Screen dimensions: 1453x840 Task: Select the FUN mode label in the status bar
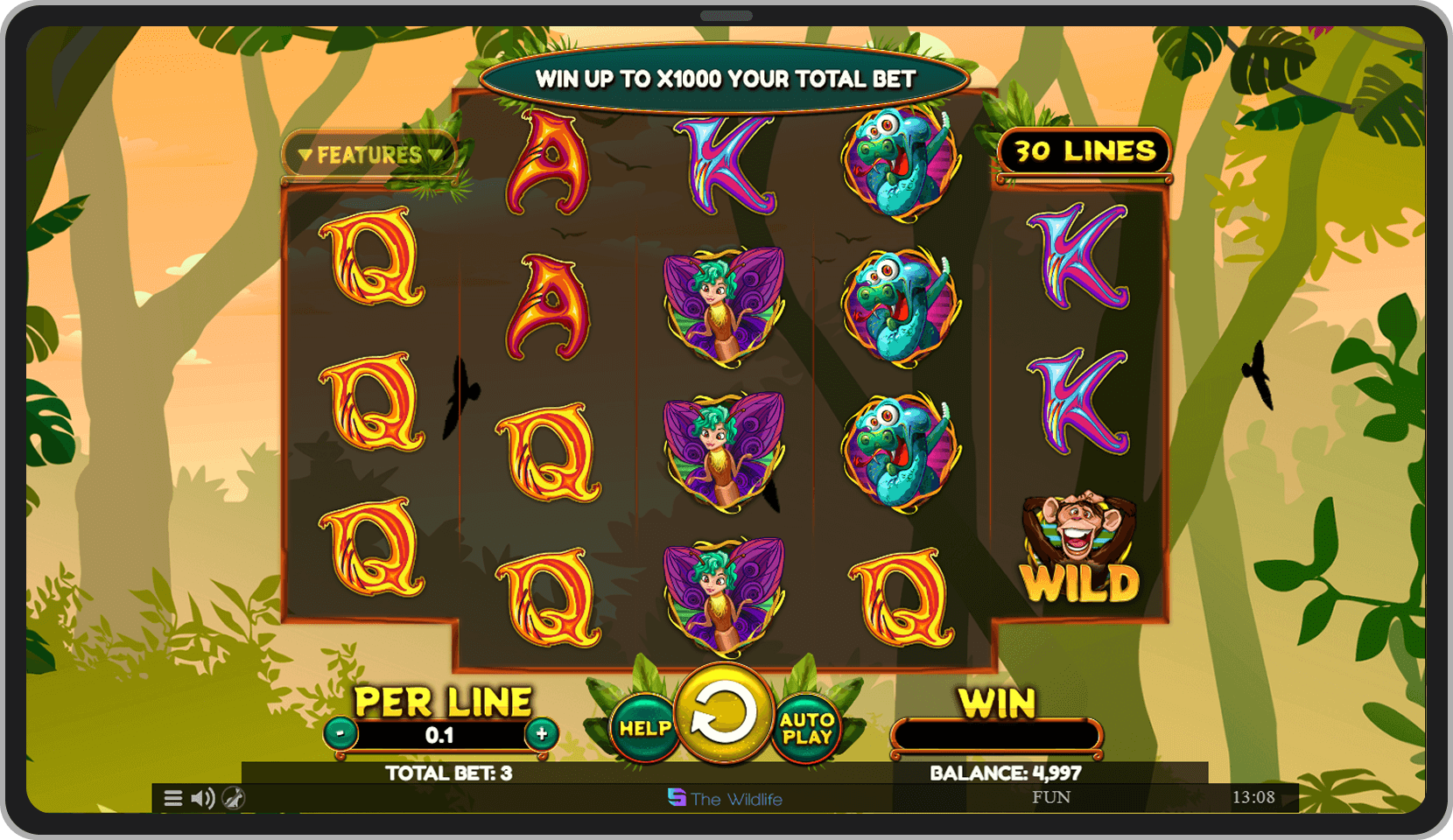point(1054,797)
